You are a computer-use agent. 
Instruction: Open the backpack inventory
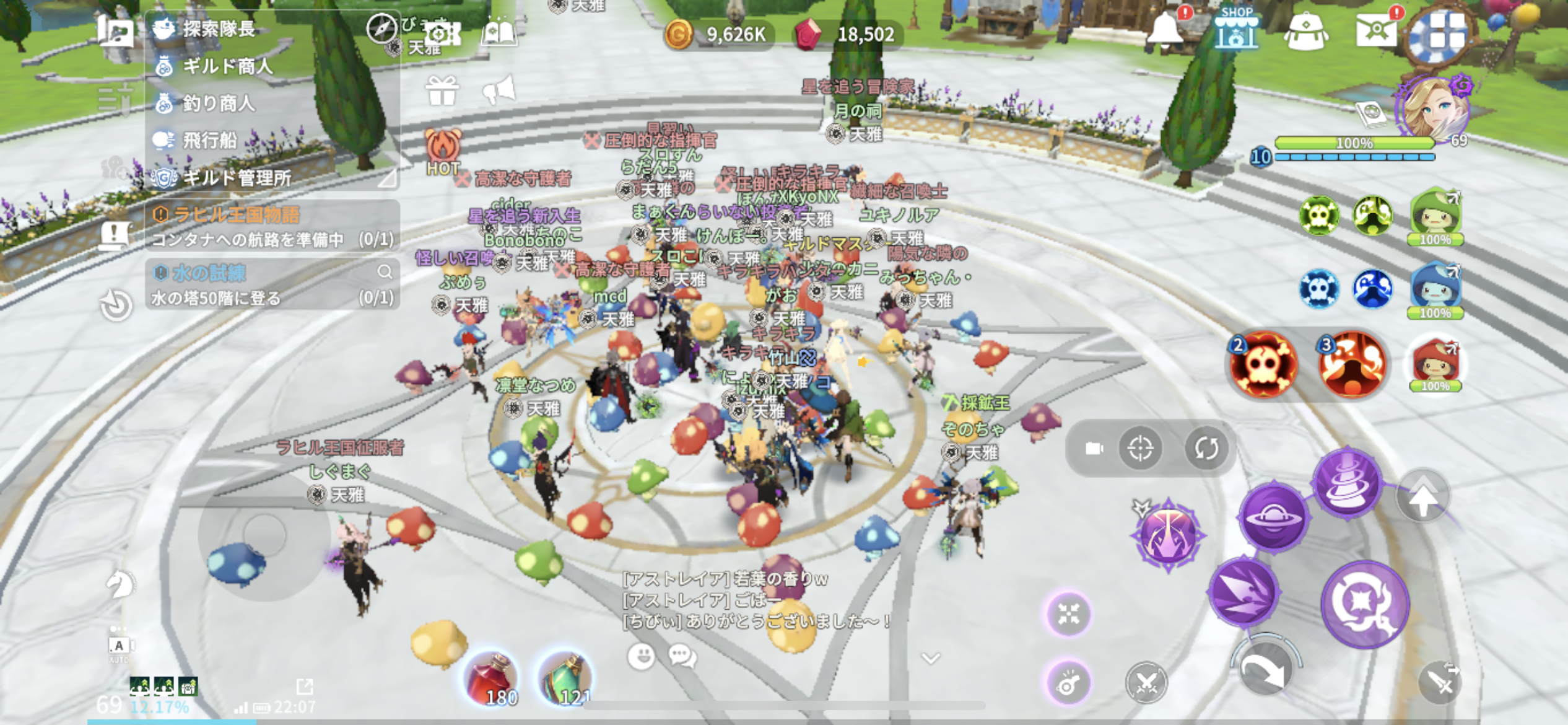tap(1305, 31)
